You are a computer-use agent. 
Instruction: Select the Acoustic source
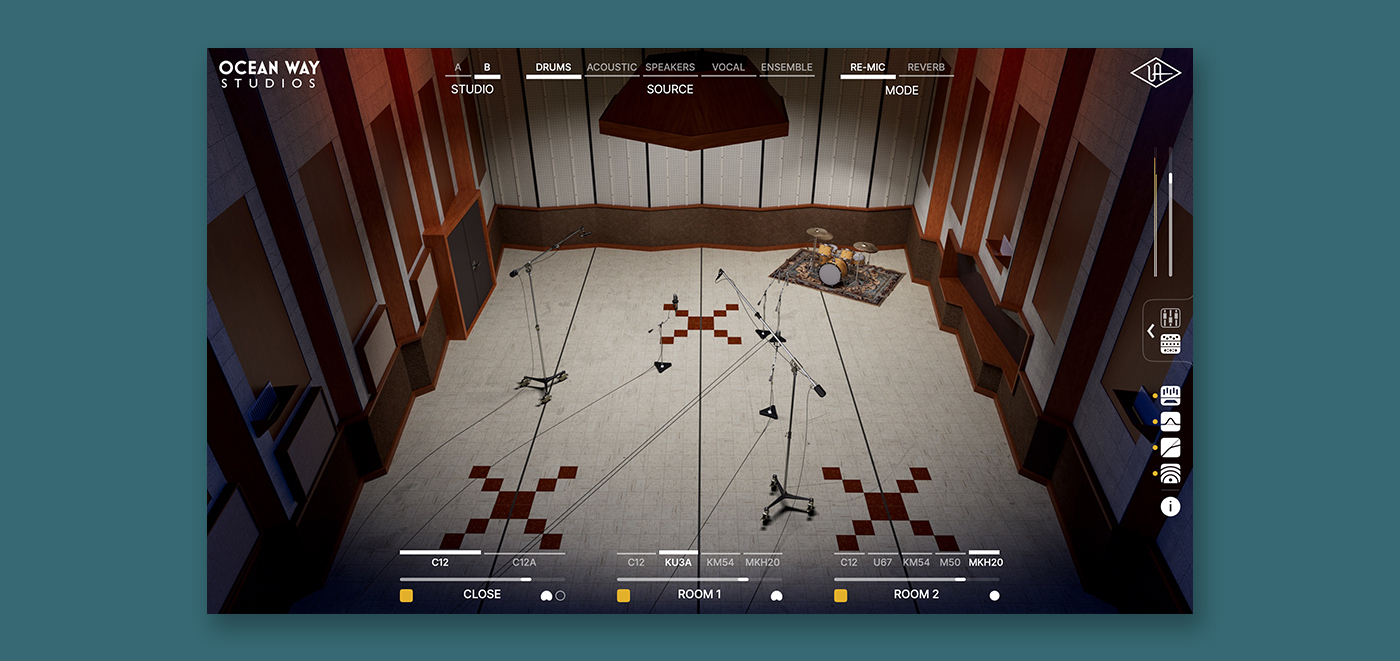611,68
